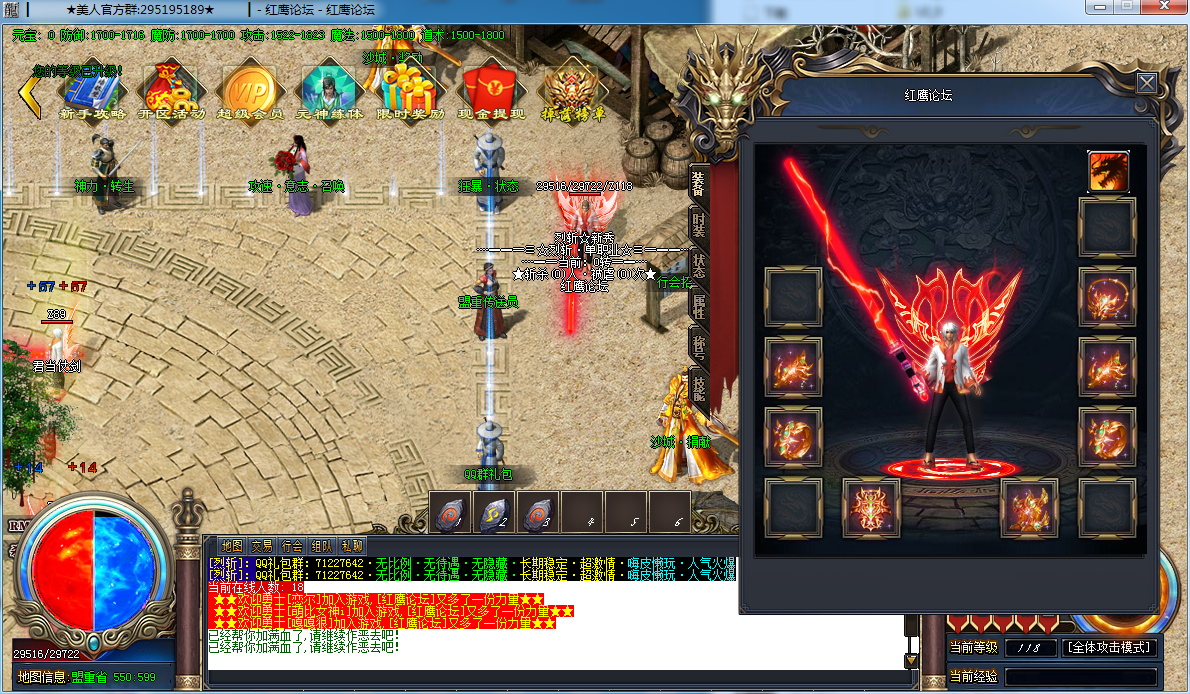Close the game window
This screenshot has height=694, width=1190.
[1165, 6]
